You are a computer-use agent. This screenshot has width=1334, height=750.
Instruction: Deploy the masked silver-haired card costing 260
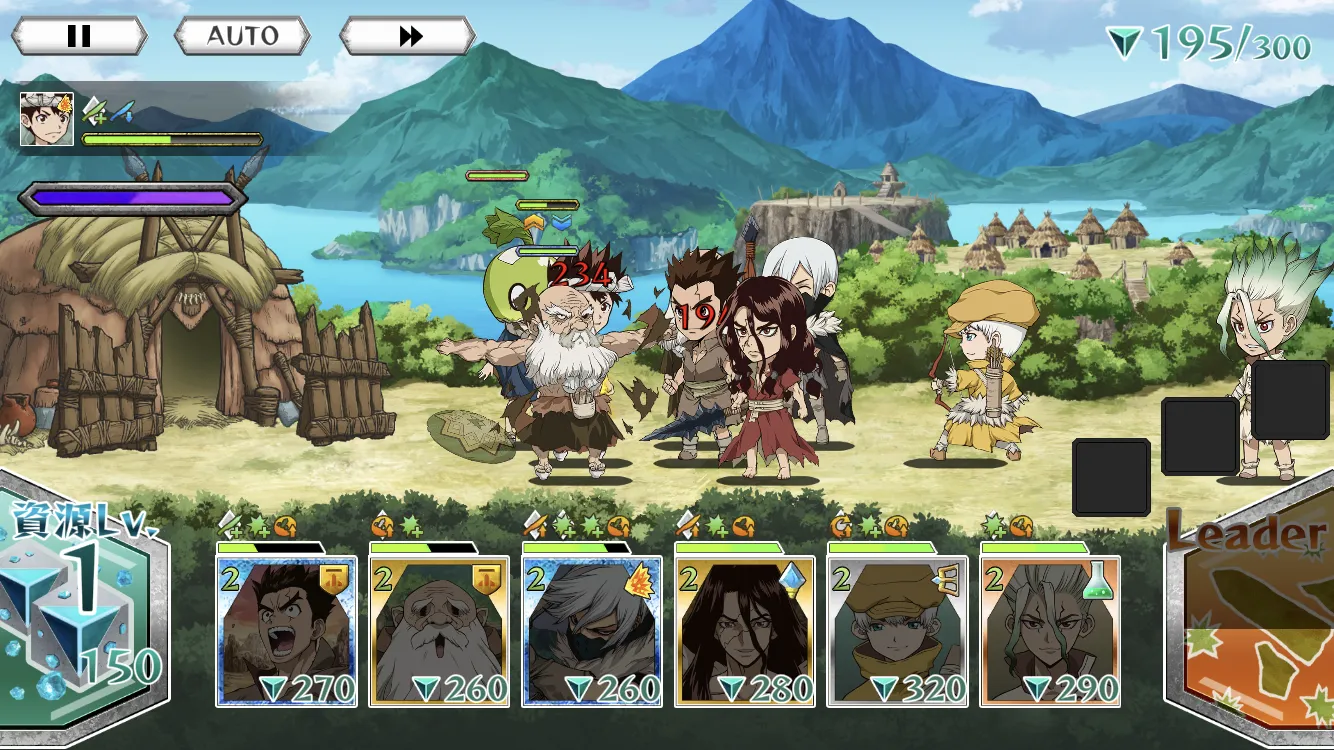(x=592, y=631)
